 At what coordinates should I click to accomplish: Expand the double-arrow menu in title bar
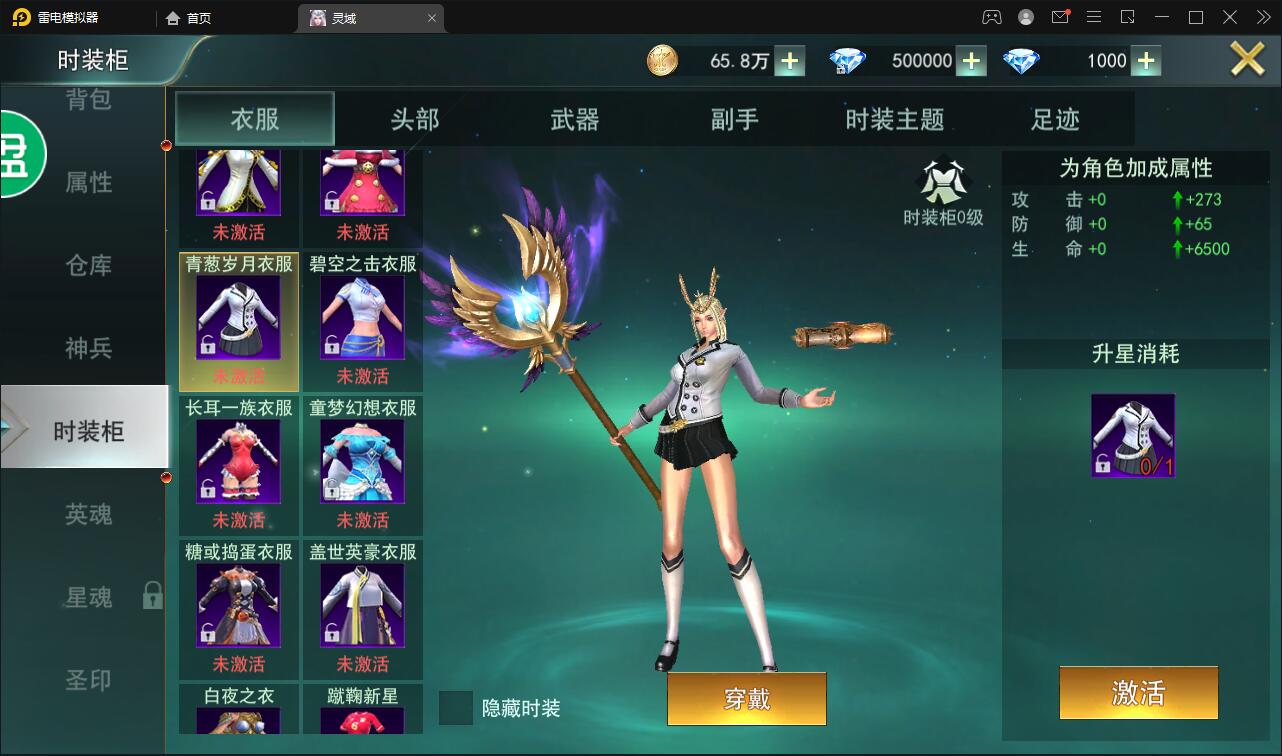(1261, 17)
